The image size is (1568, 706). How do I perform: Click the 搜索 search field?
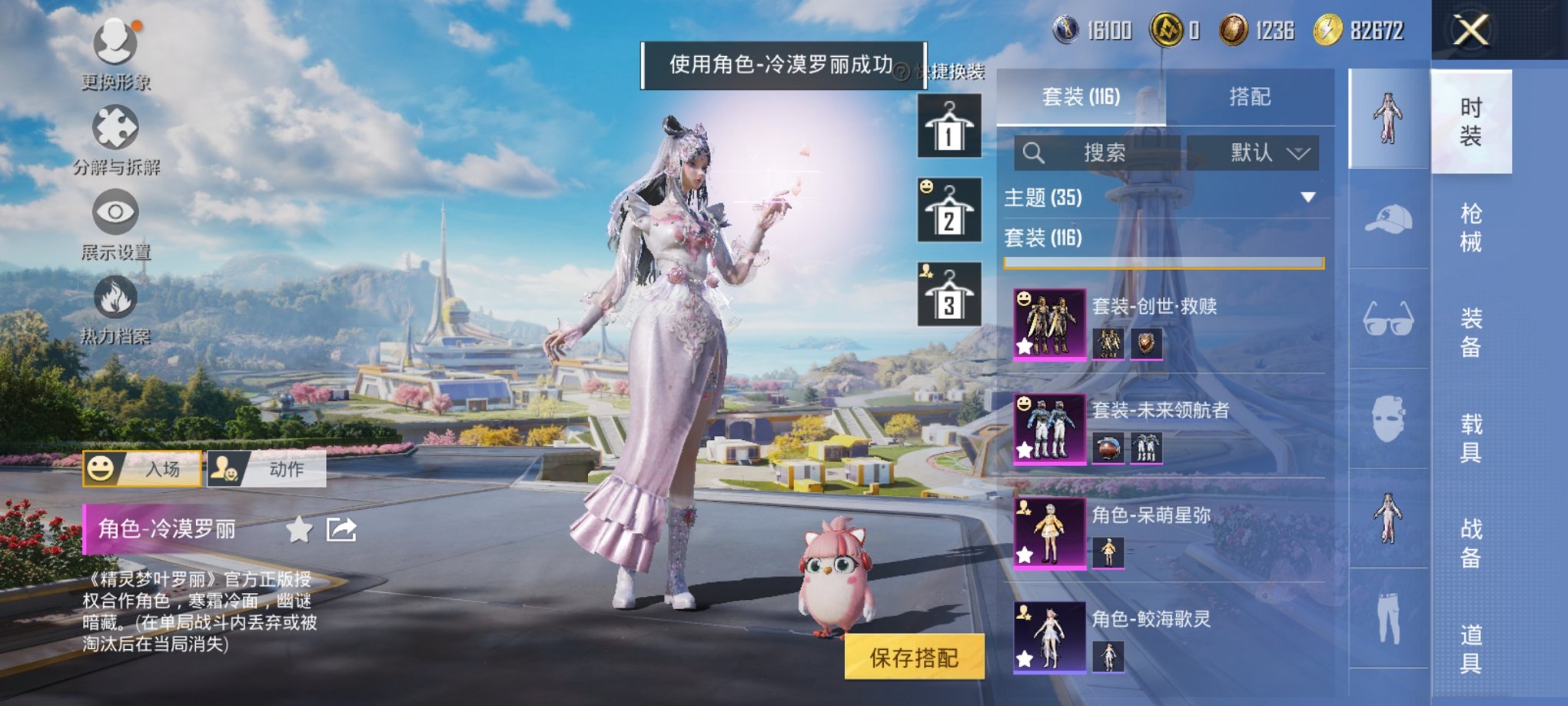pos(1099,152)
